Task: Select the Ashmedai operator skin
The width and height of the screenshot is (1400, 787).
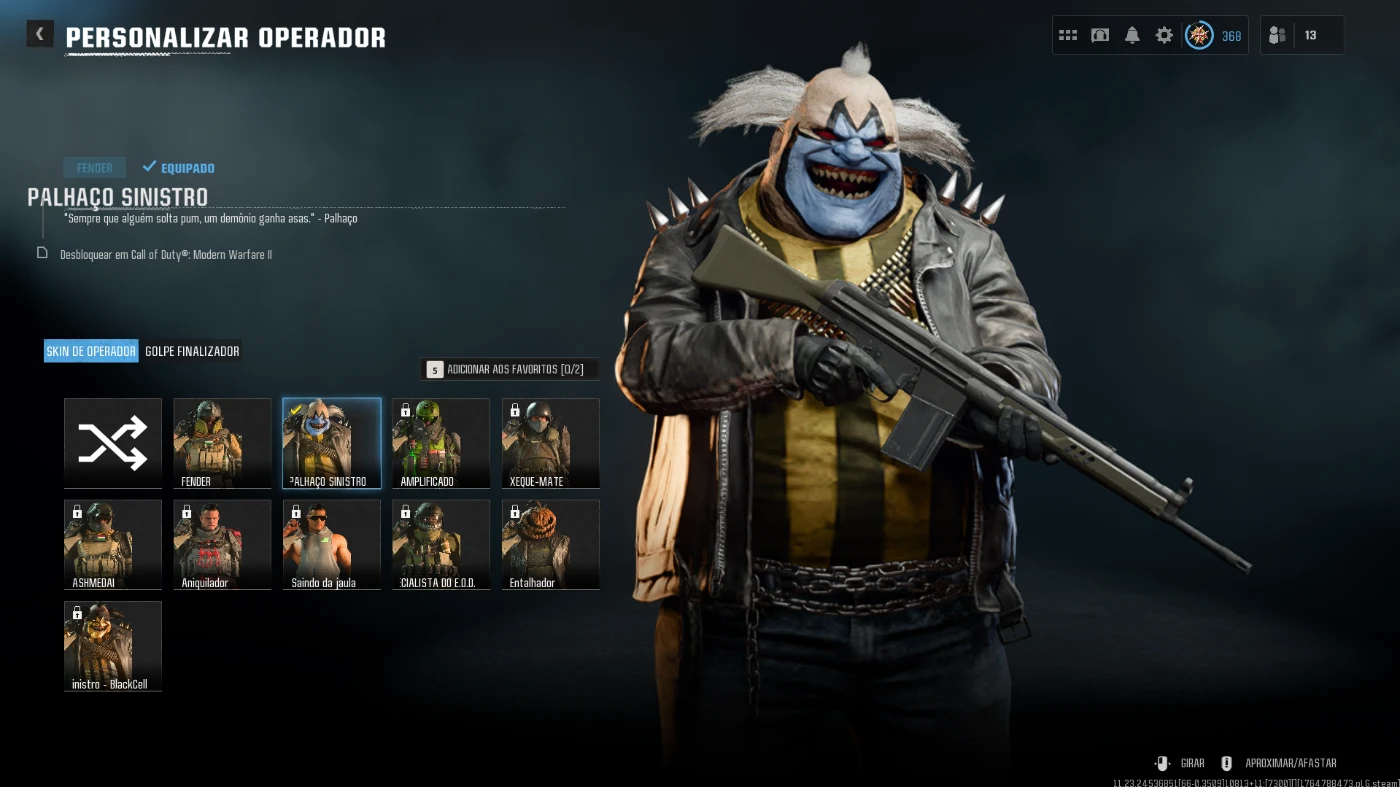Action: tap(113, 544)
